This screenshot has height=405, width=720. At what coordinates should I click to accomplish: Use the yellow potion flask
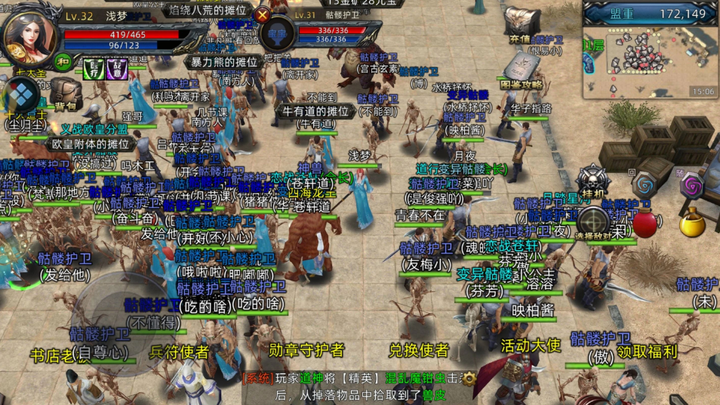pyautogui.click(x=692, y=223)
